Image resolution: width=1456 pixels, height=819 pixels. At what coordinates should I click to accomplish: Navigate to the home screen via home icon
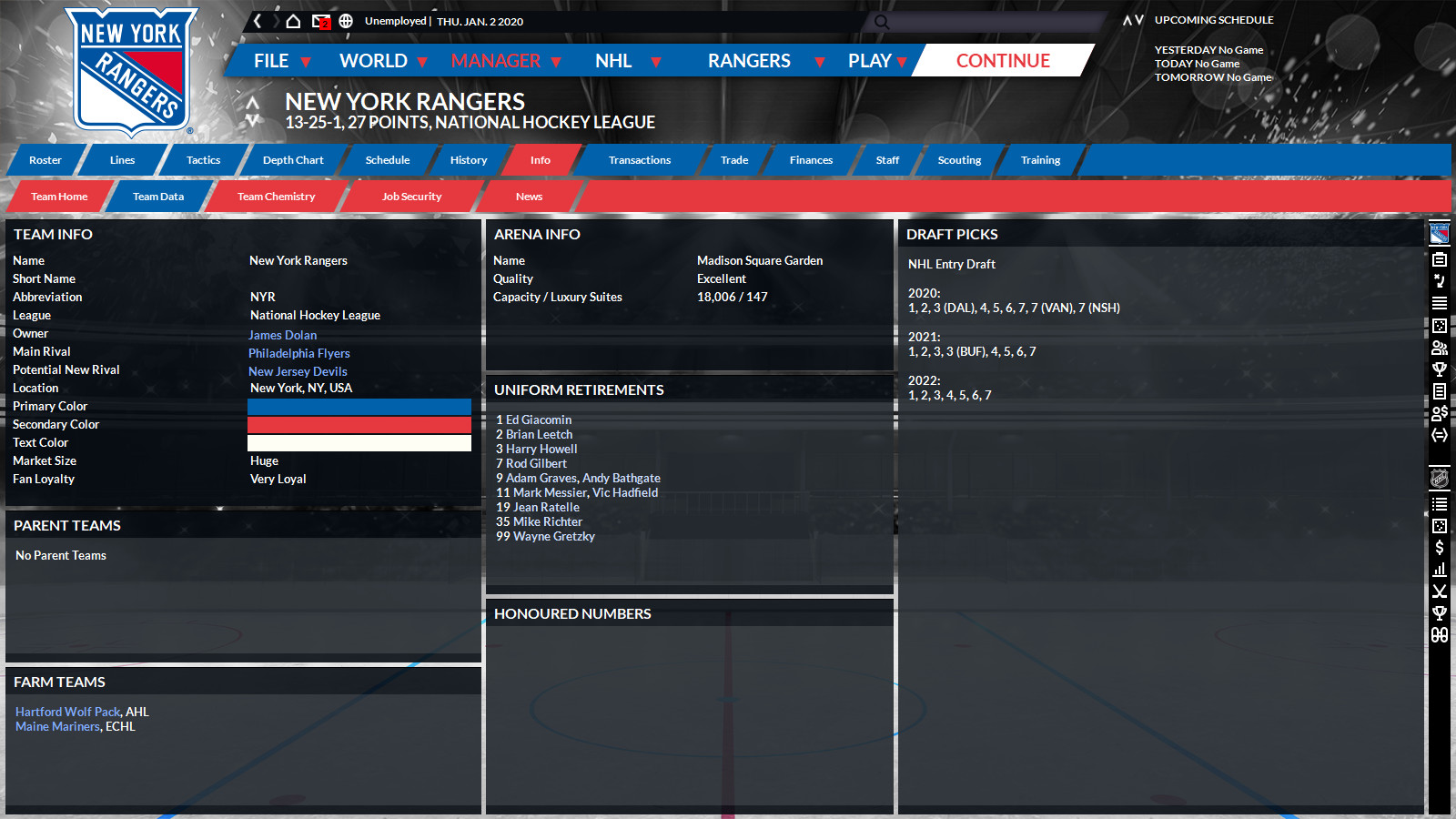tap(291, 21)
